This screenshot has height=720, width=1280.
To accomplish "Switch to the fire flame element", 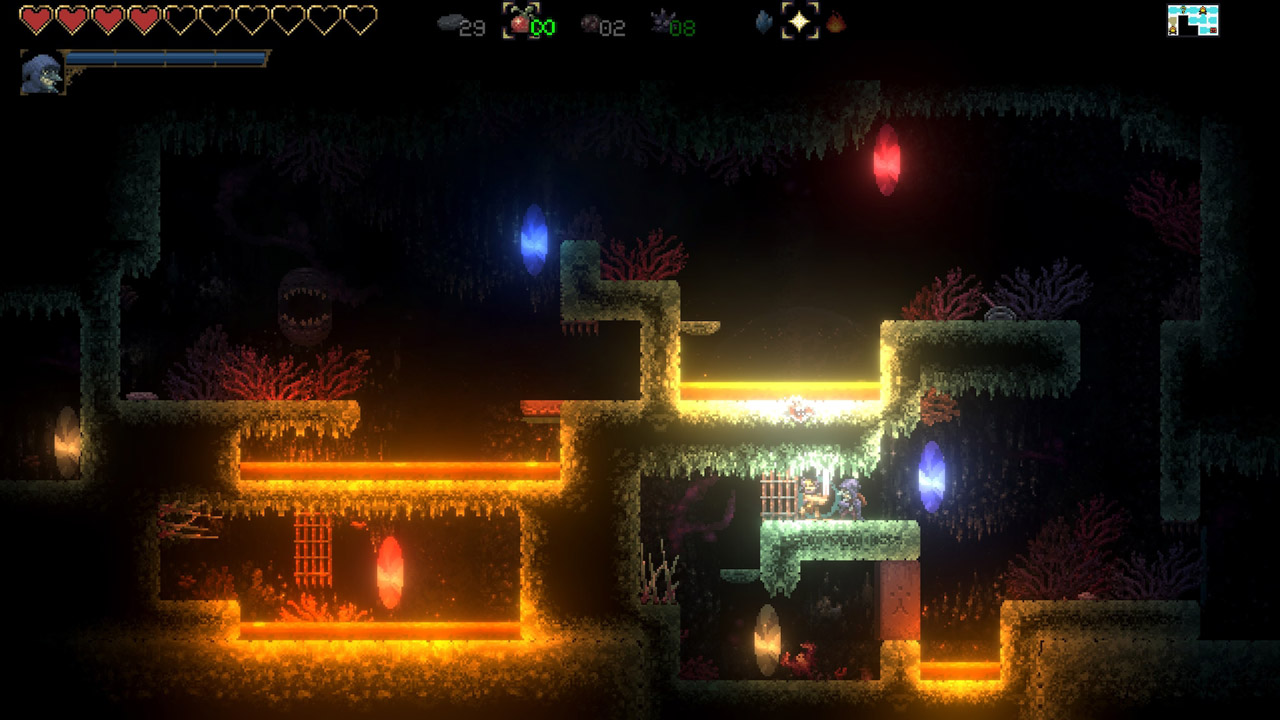I will 836,22.
